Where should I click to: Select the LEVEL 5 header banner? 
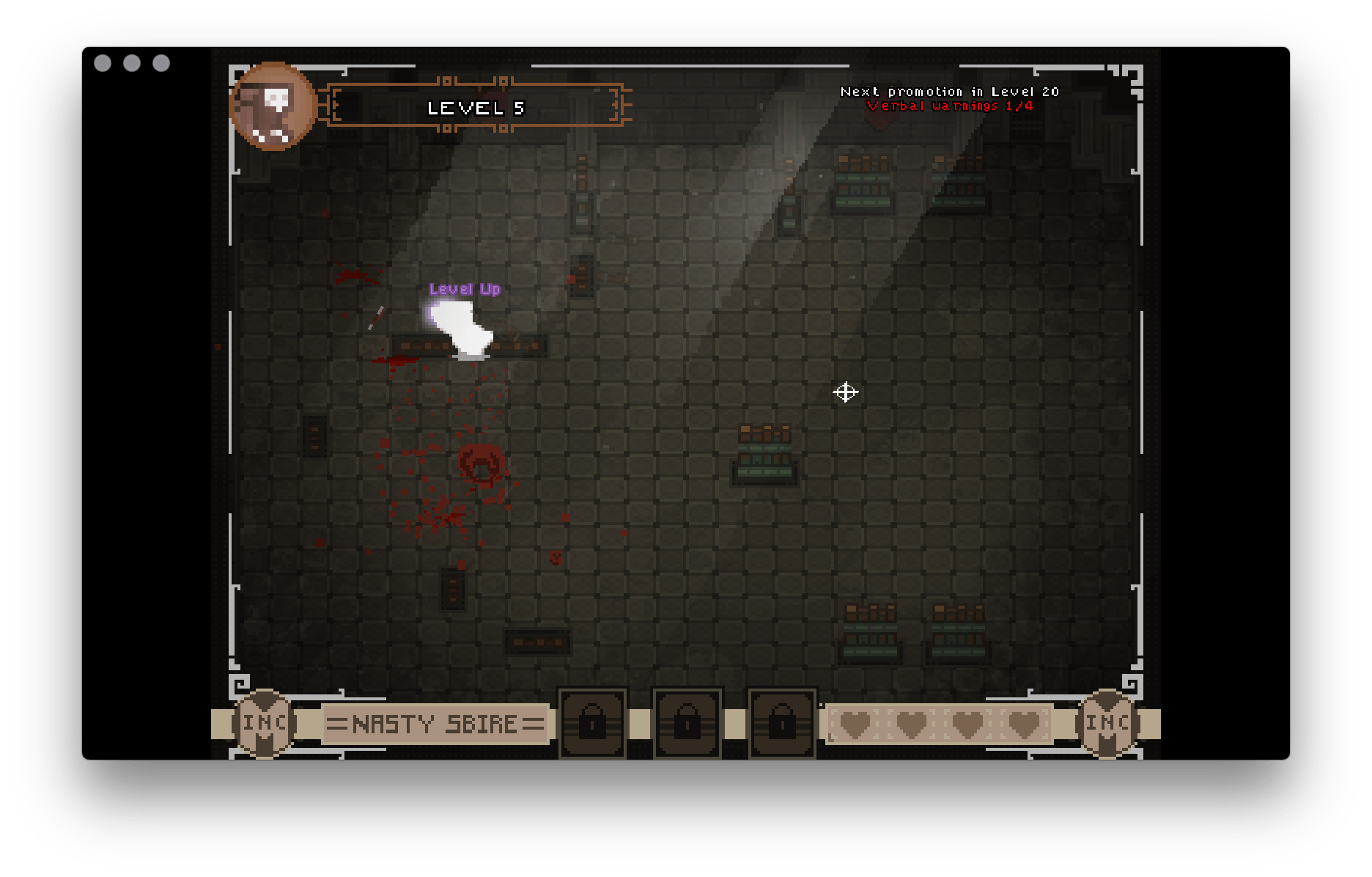(x=476, y=107)
